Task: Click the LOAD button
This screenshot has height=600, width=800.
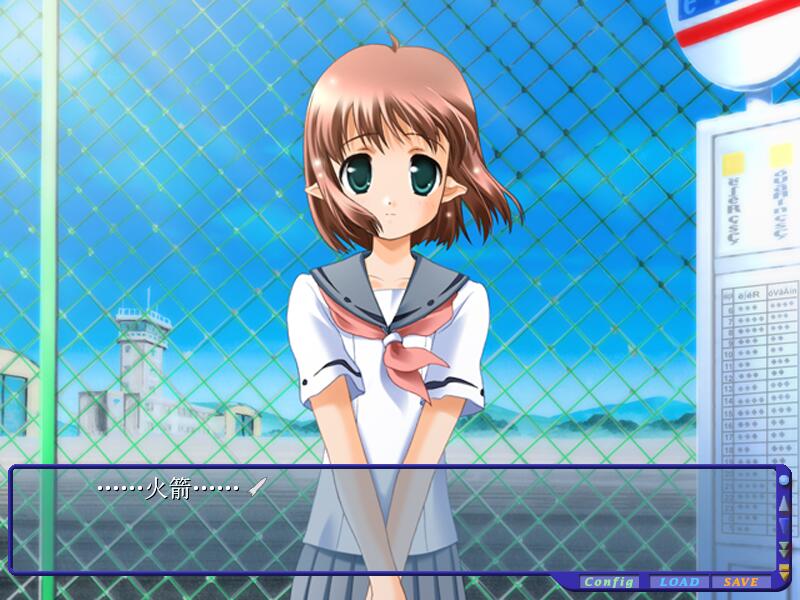Action: tap(679, 582)
